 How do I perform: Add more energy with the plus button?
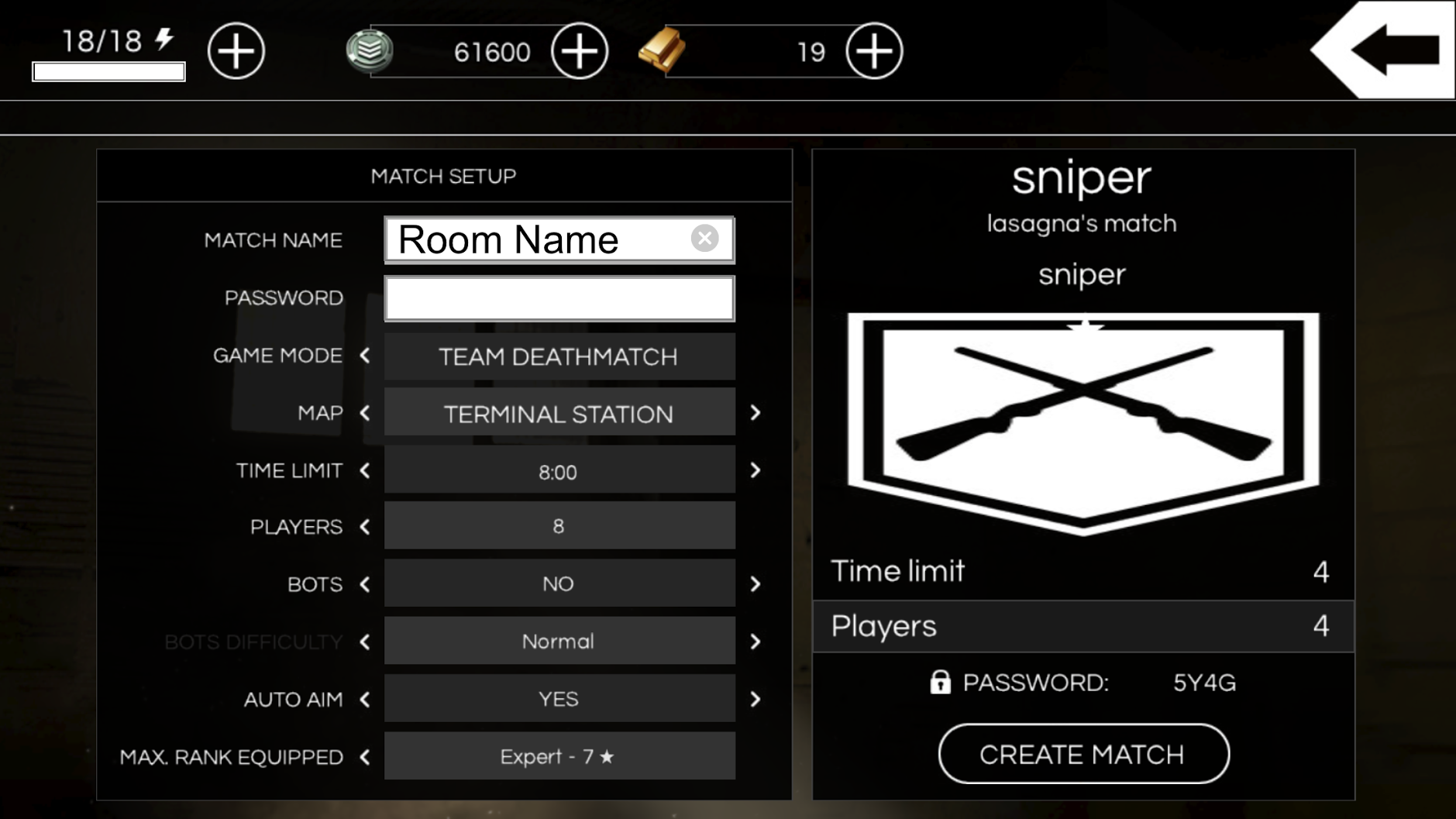236,51
